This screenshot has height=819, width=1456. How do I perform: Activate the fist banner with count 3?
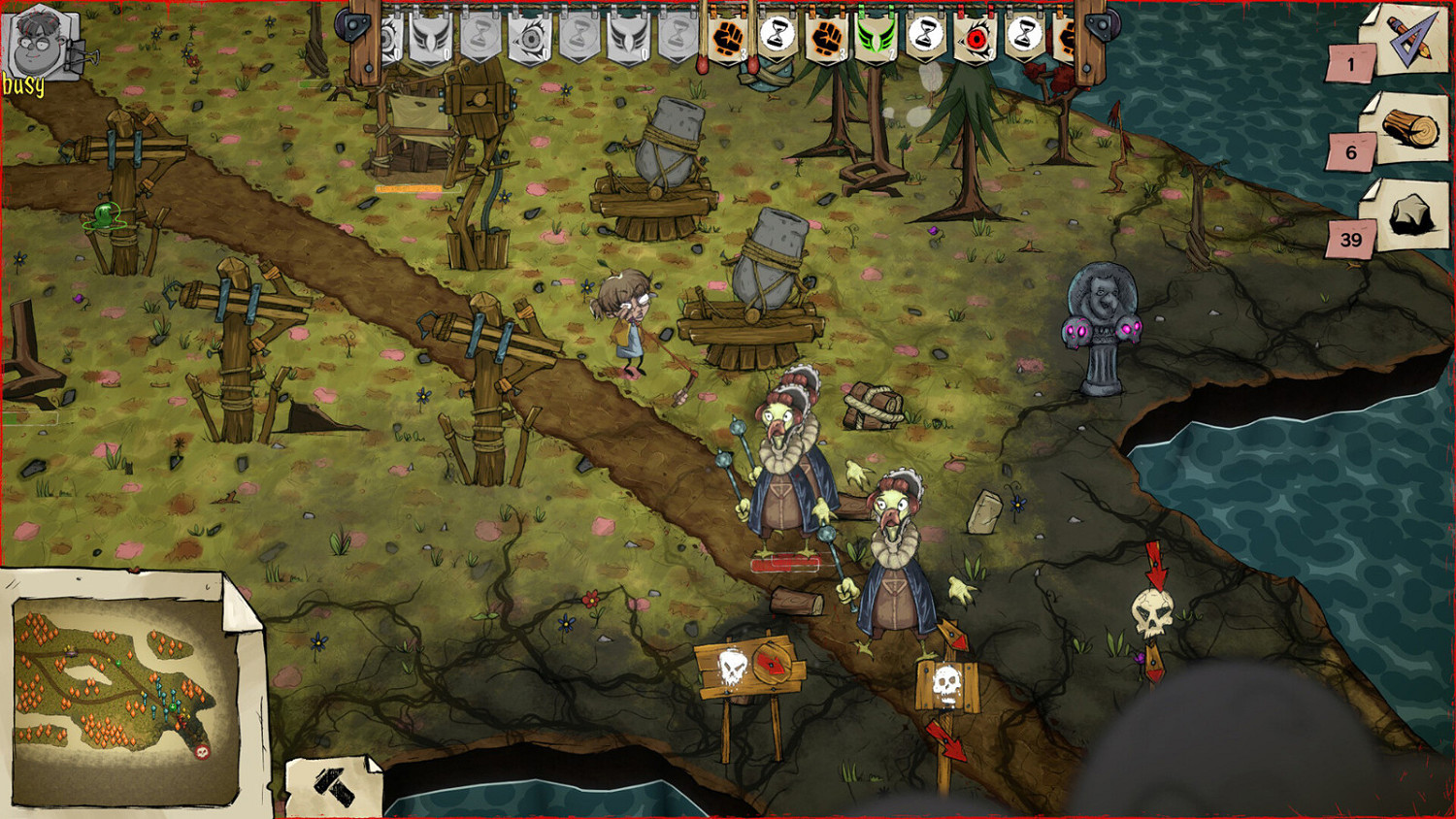click(x=825, y=44)
